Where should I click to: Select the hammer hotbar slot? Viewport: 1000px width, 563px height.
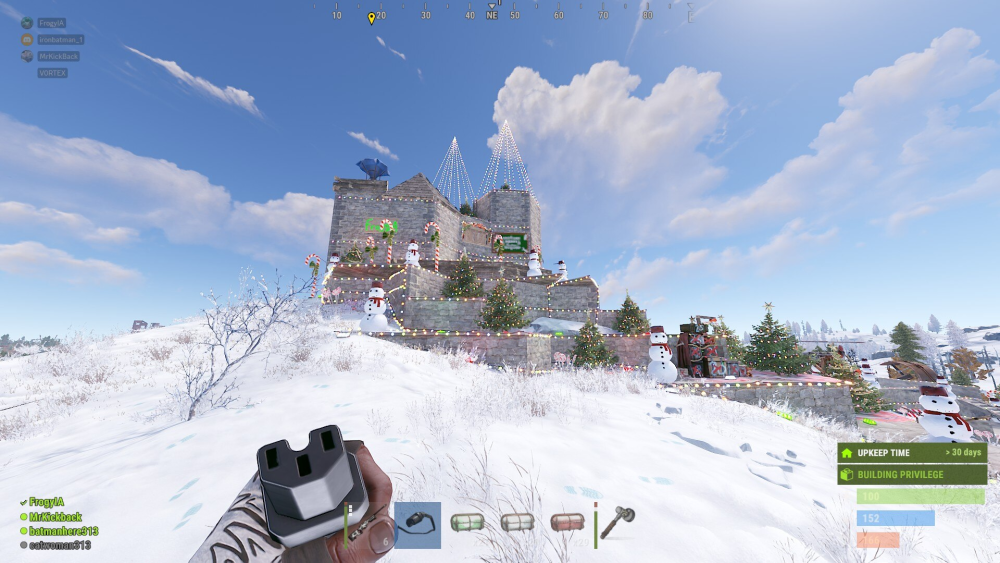tap(617, 524)
